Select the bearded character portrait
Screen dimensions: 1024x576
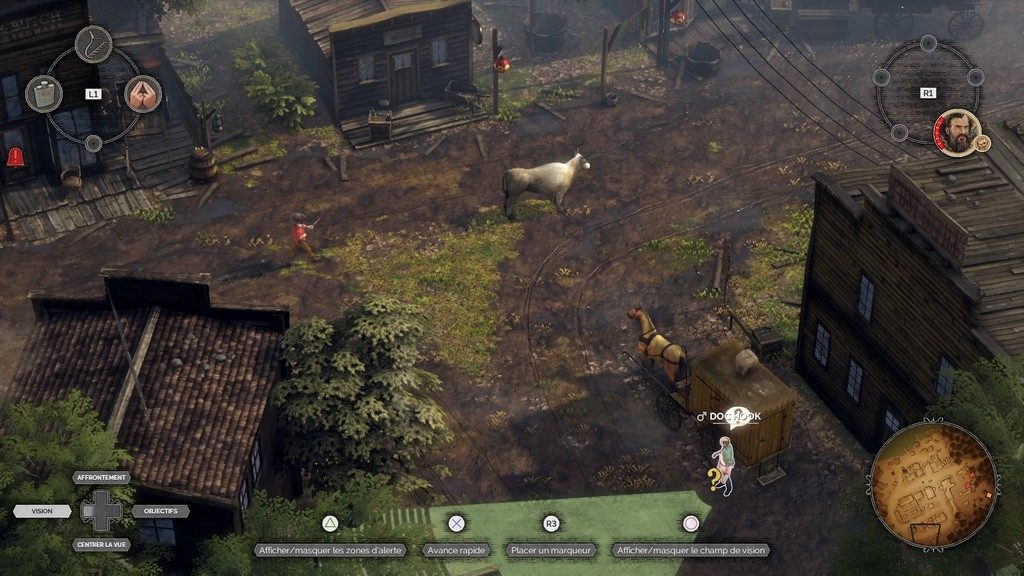pyautogui.click(x=956, y=132)
